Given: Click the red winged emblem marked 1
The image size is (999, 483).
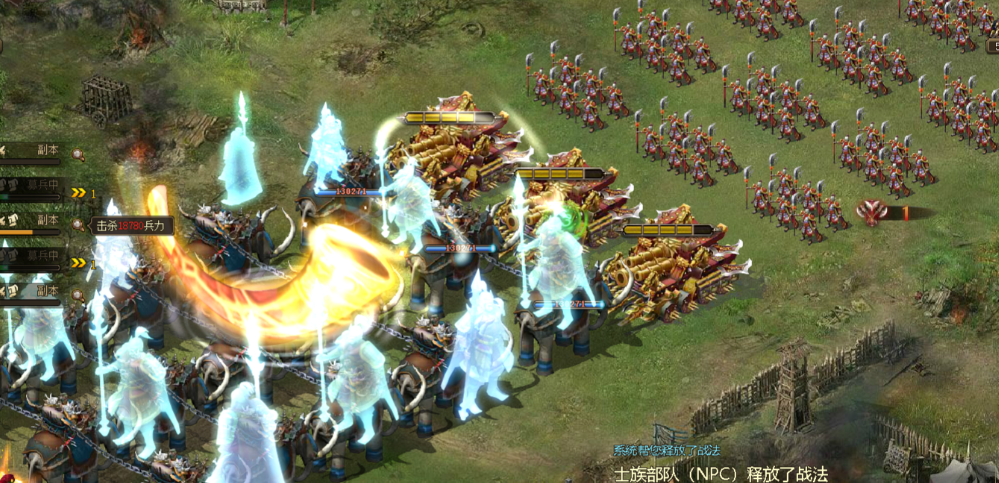Looking at the screenshot, I should (874, 212).
